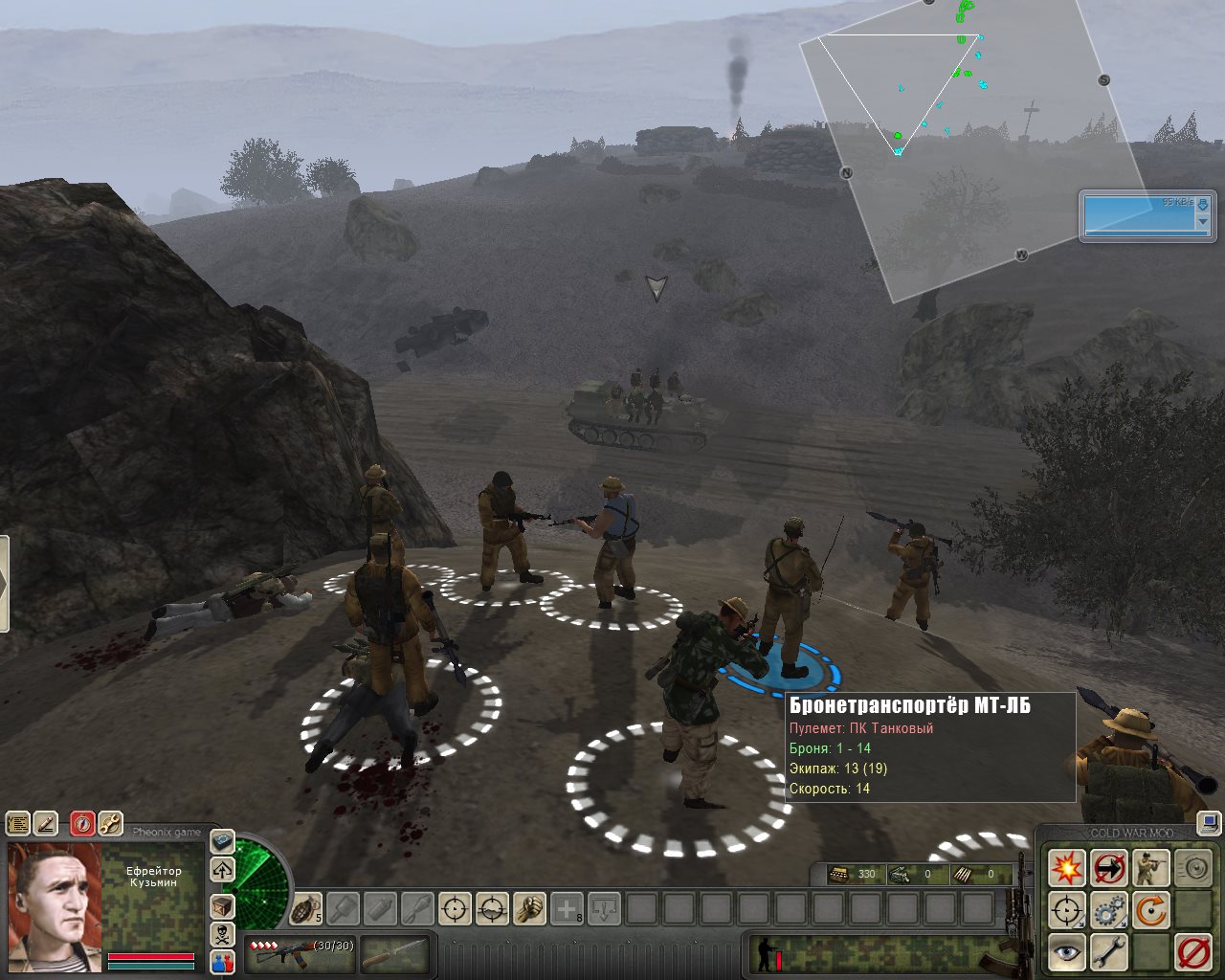Choose the aiming soldier stance command
Viewport: 1225px width, 980px height.
1151,869
